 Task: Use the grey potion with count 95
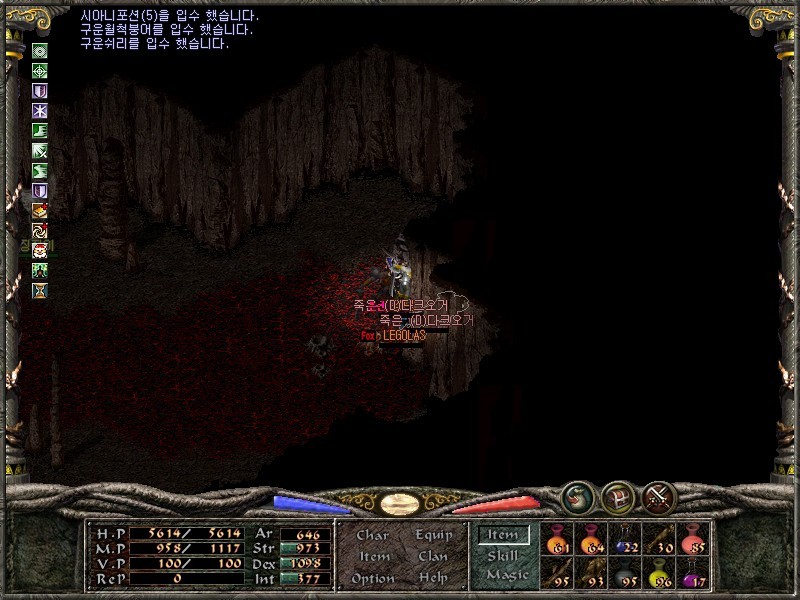(625, 574)
